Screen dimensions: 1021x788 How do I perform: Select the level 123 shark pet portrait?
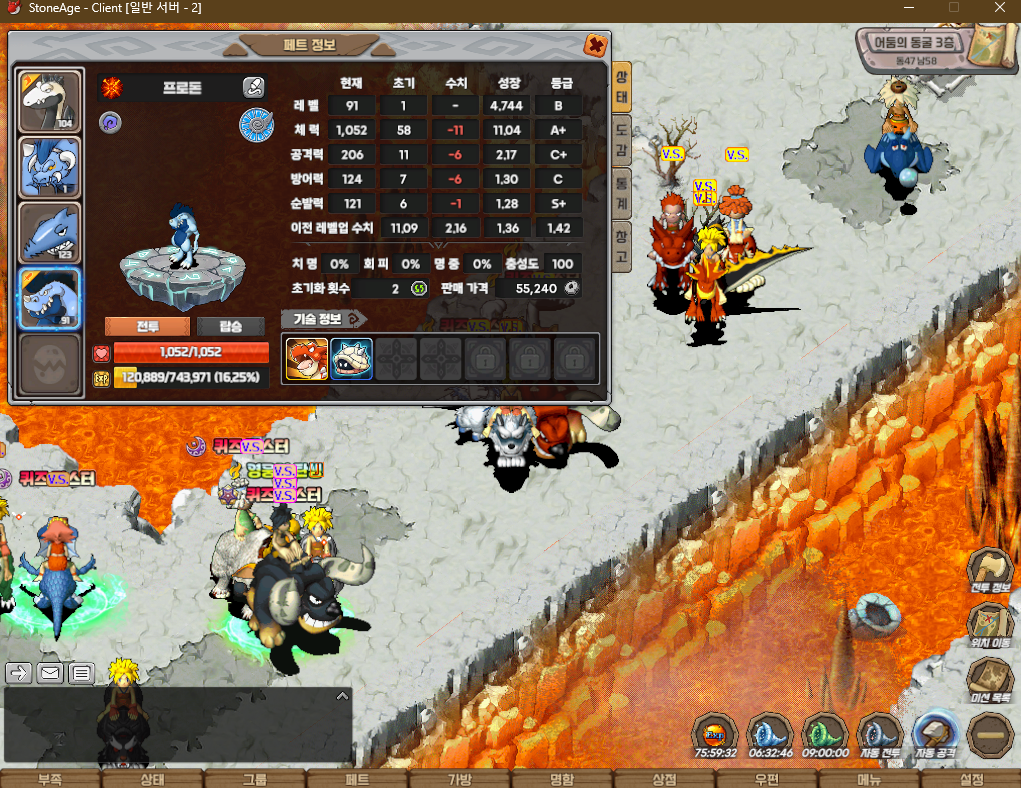tap(50, 234)
